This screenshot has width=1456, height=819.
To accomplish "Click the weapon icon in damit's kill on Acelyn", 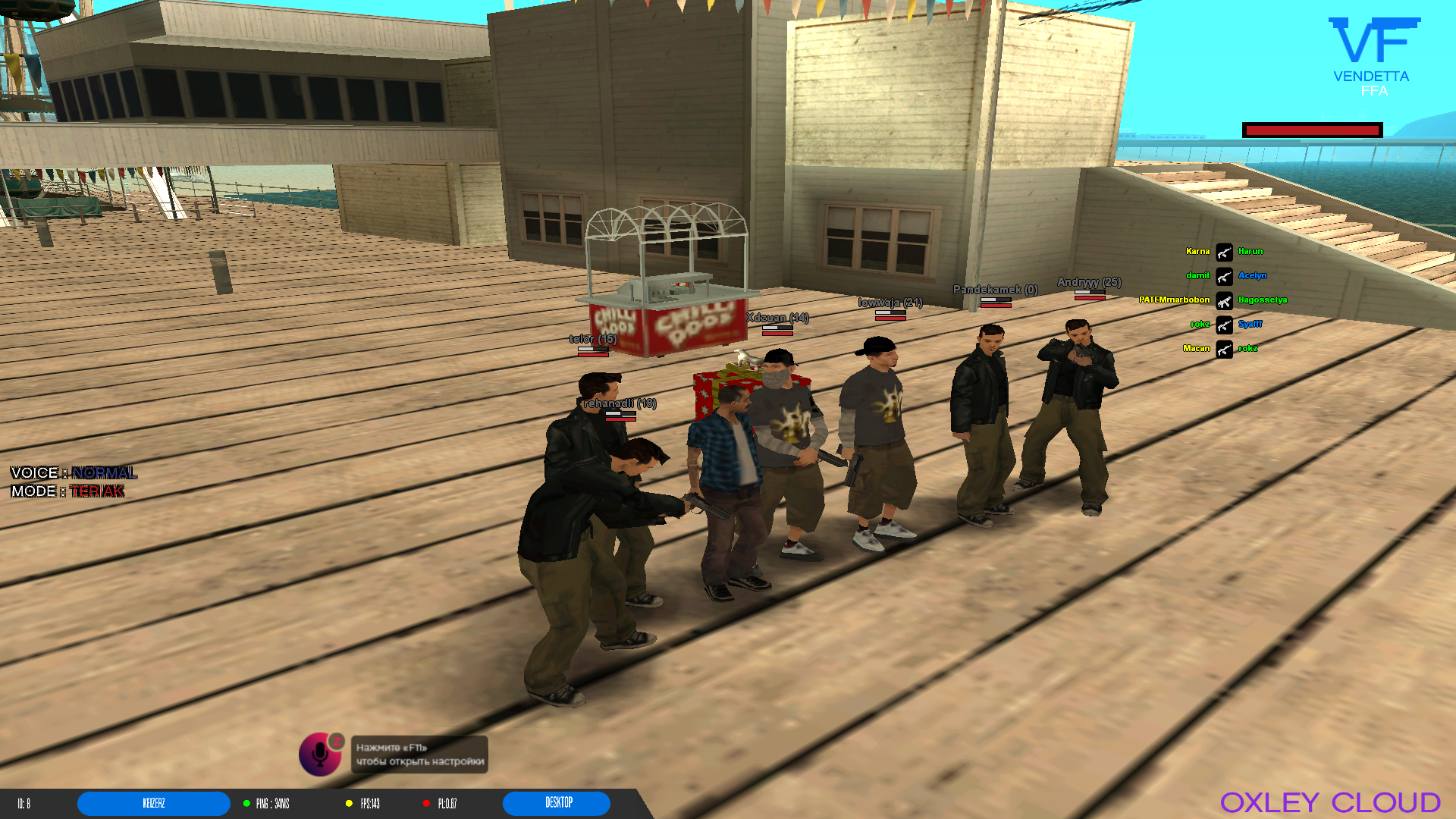I will pyautogui.click(x=1224, y=275).
